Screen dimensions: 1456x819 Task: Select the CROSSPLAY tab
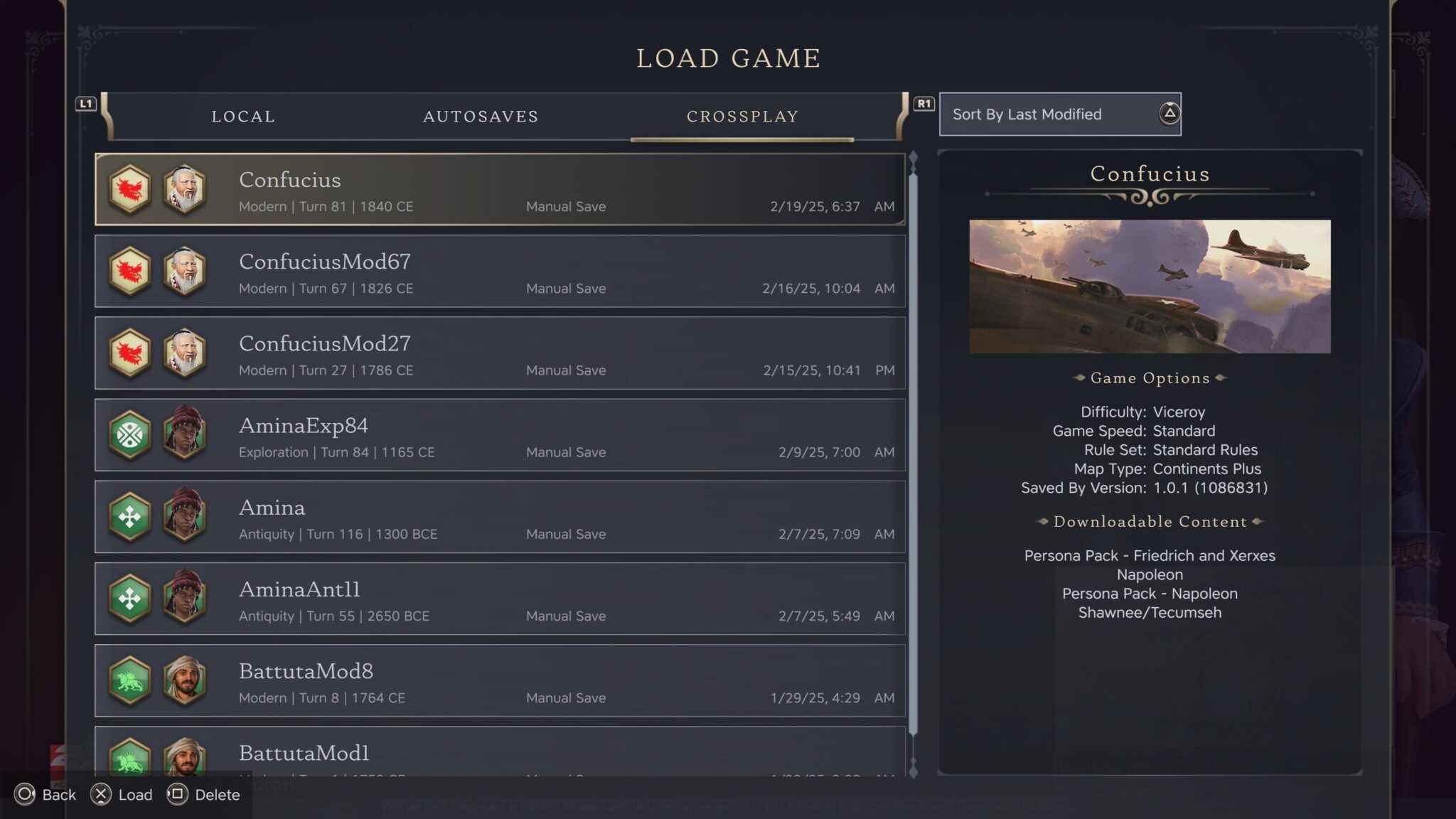point(743,116)
